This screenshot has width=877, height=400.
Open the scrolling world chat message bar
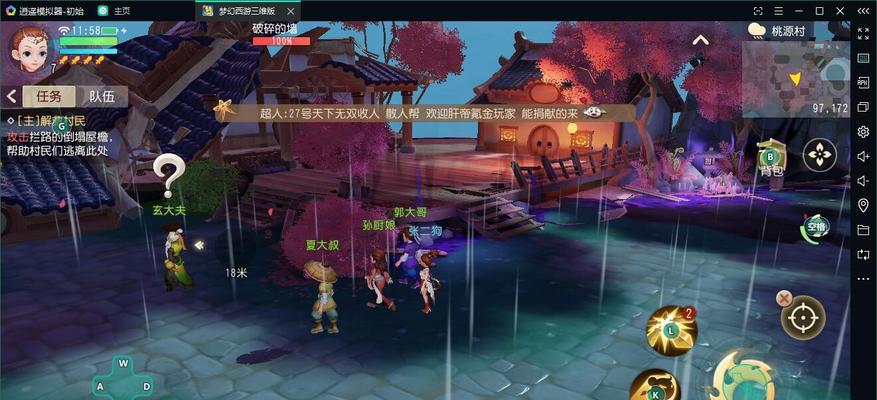(x=420, y=113)
